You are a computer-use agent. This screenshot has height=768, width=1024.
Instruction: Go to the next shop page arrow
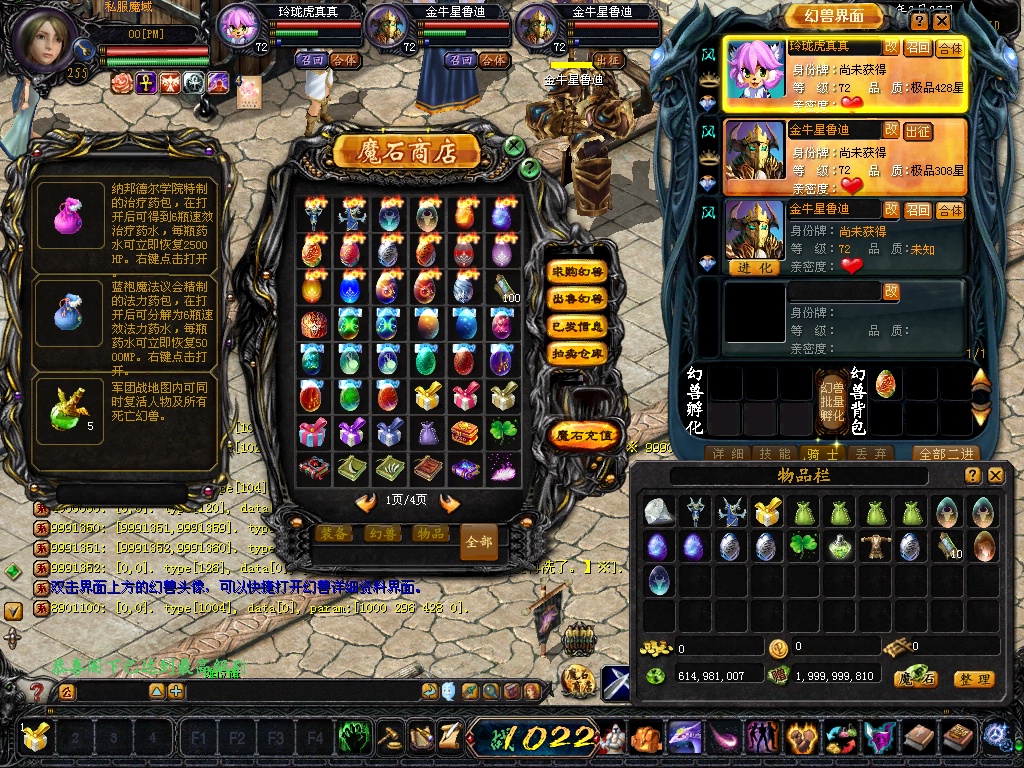[x=449, y=502]
